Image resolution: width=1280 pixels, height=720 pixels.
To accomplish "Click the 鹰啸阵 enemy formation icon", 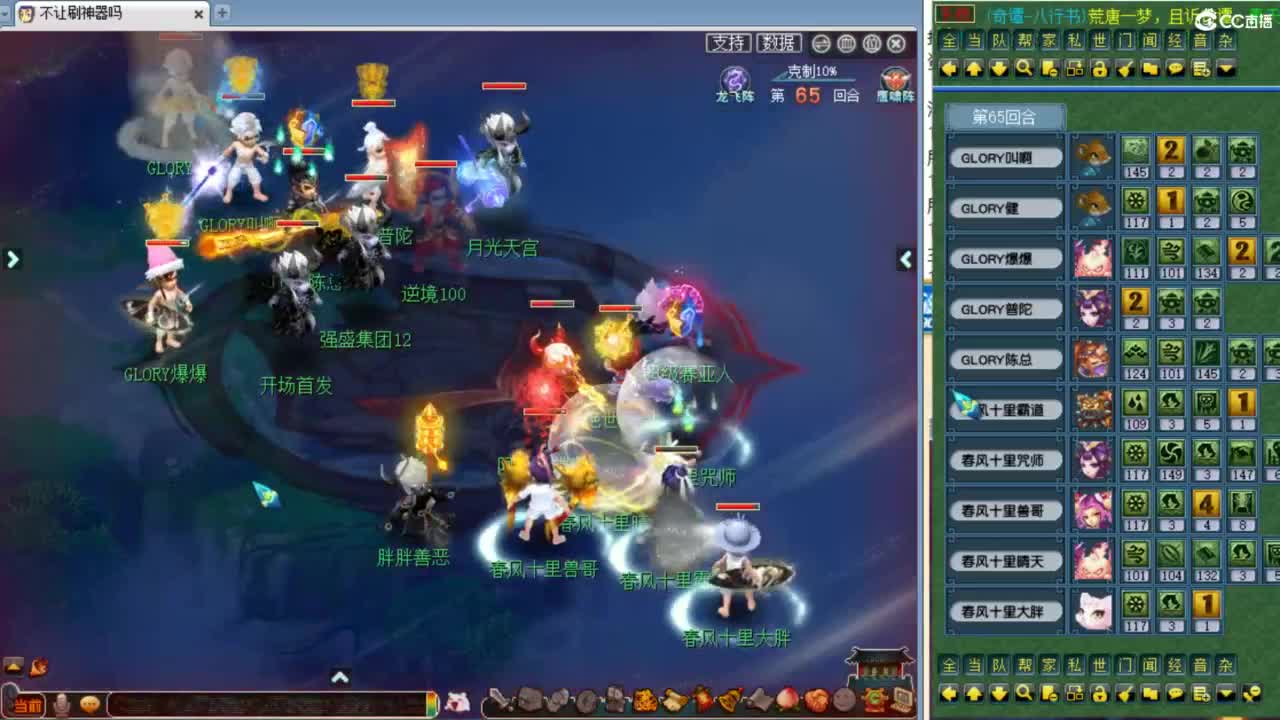I will [x=894, y=77].
